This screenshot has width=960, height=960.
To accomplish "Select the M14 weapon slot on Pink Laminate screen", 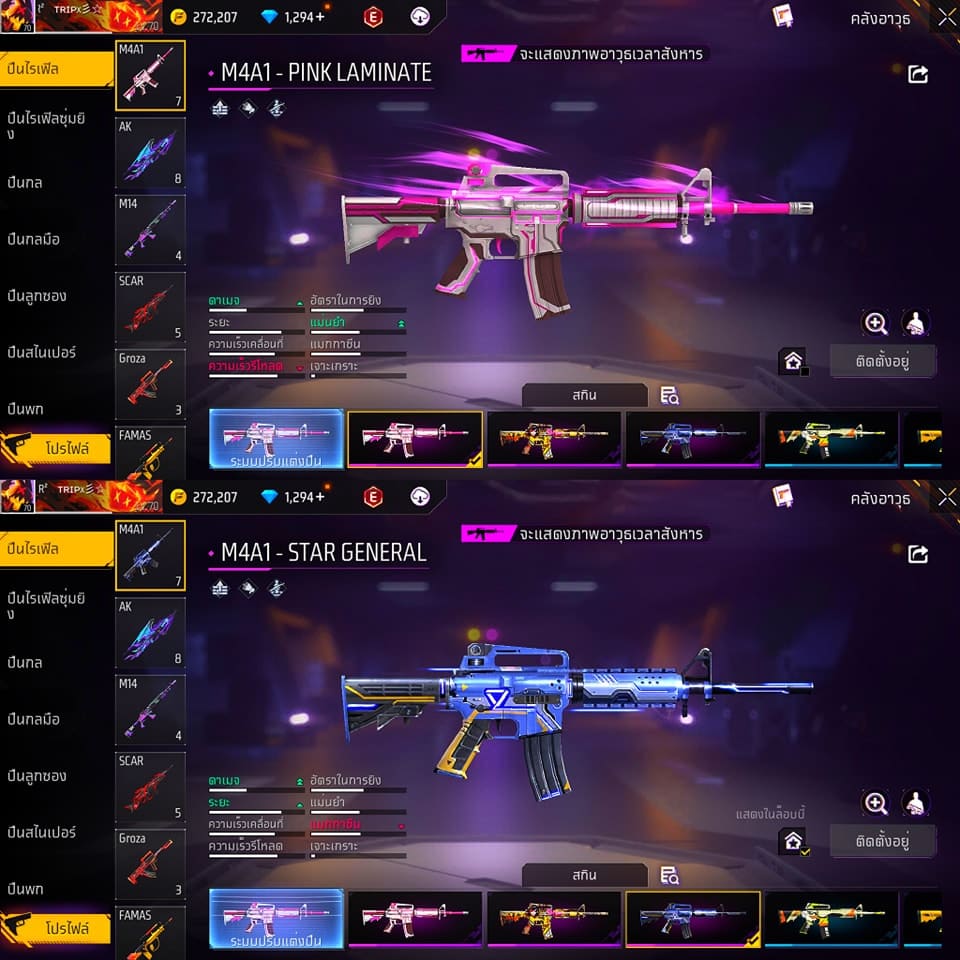I will pyautogui.click(x=150, y=230).
